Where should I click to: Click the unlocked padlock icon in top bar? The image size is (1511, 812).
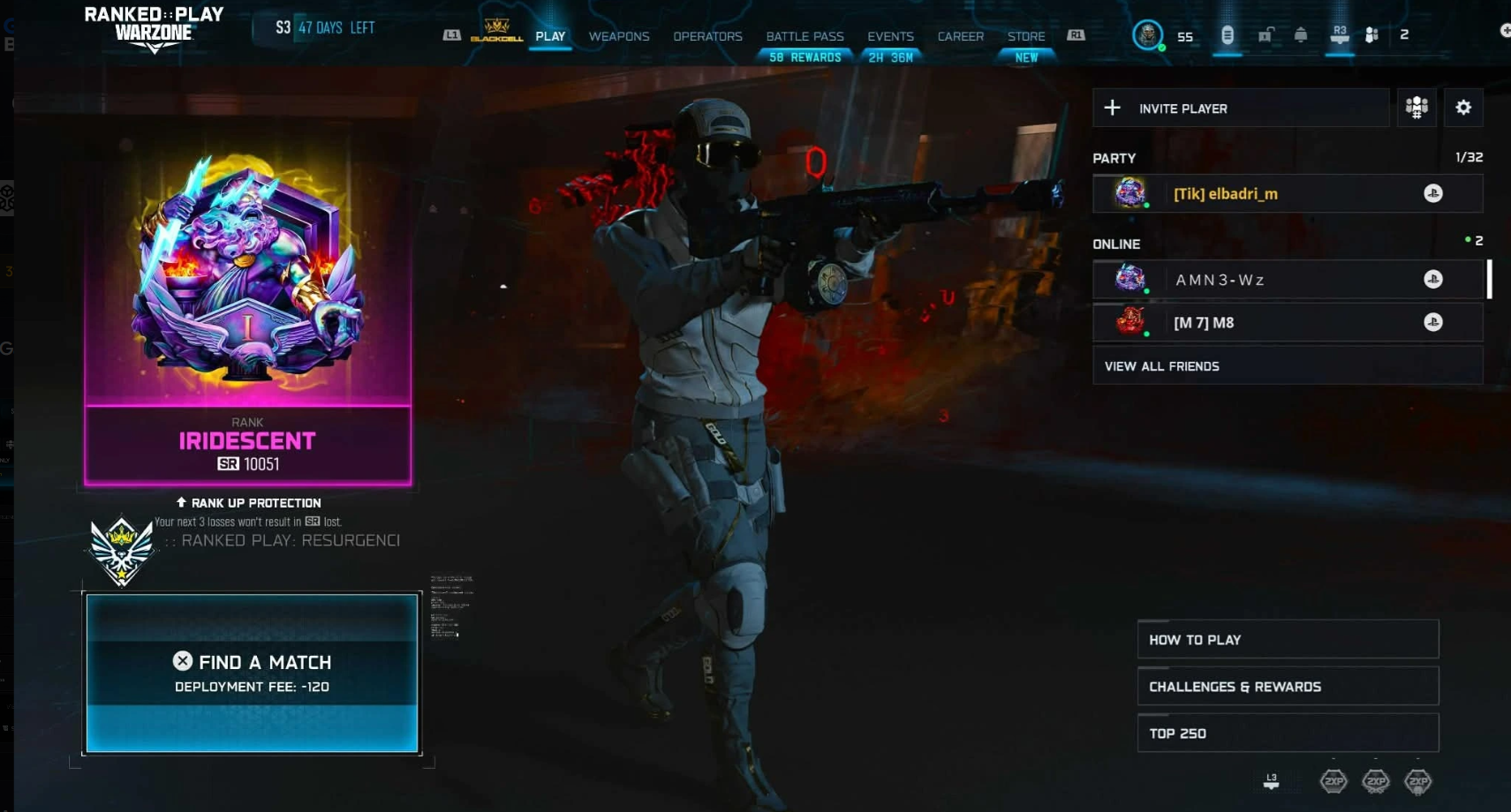(1265, 35)
